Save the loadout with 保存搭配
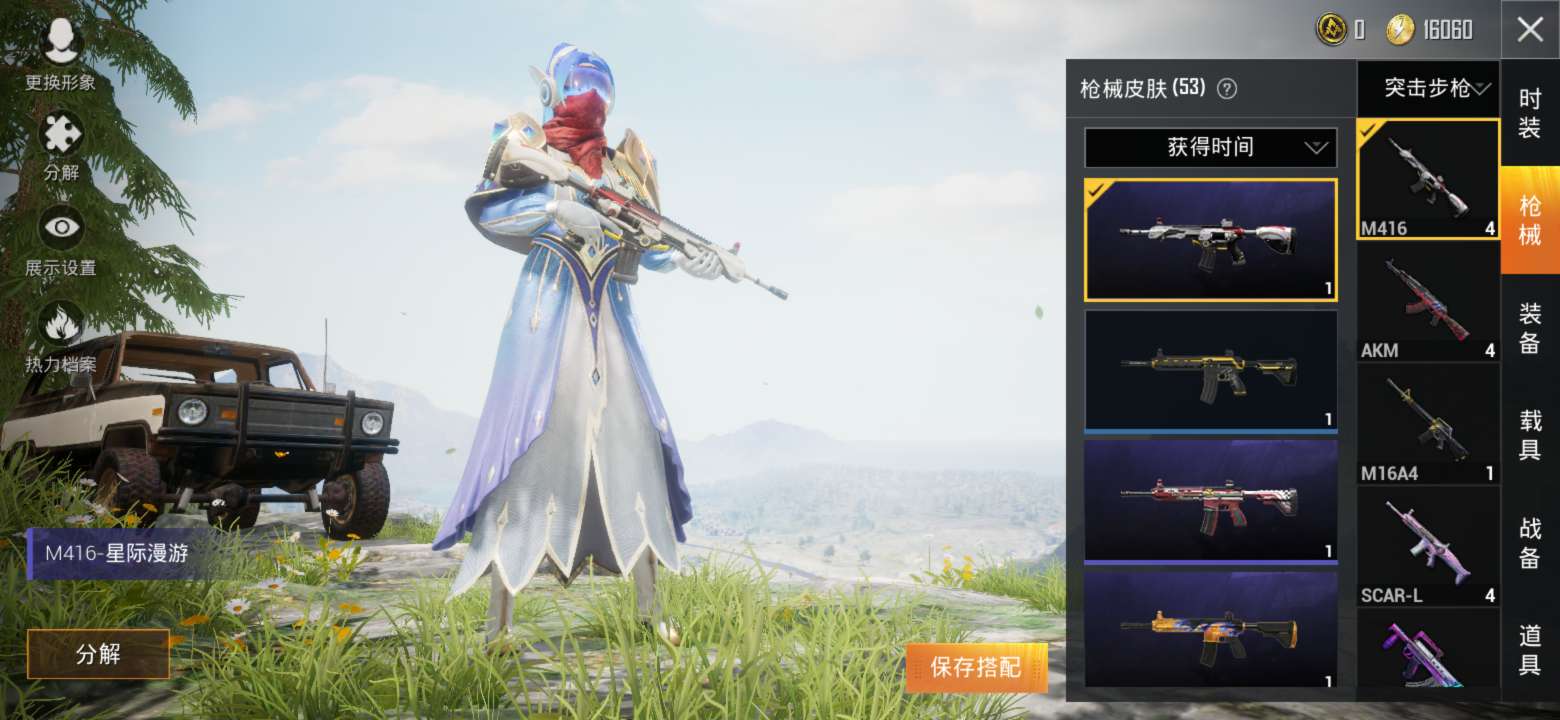Image resolution: width=1560 pixels, height=720 pixels. [976, 668]
